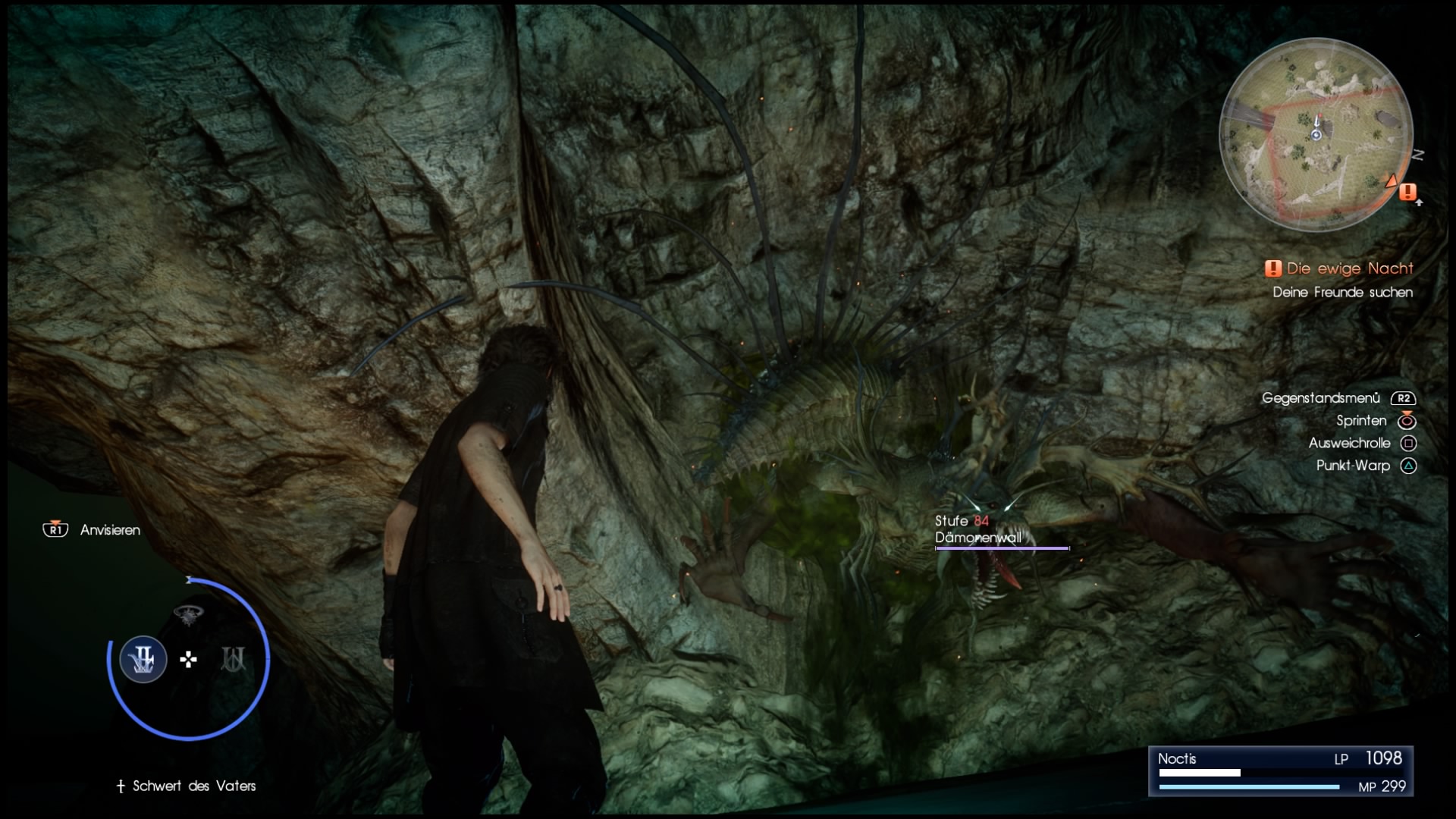Toggle lock-on with the Anvisieren prompt
Image resolution: width=1456 pixels, height=819 pixels.
[x=110, y=530]
